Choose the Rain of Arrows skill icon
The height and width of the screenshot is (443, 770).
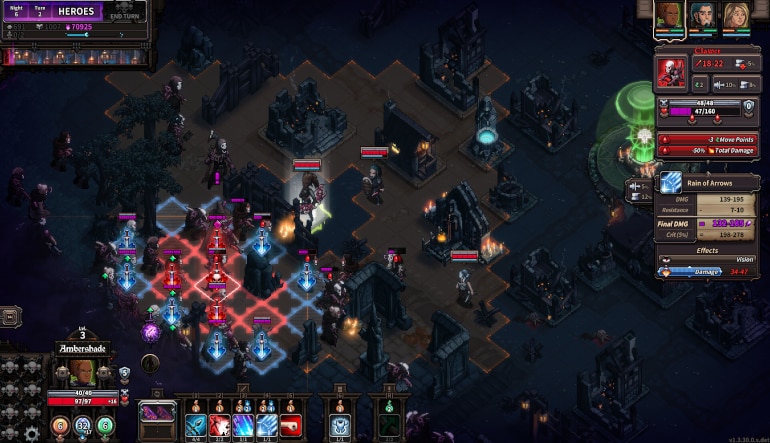[267, 424]
